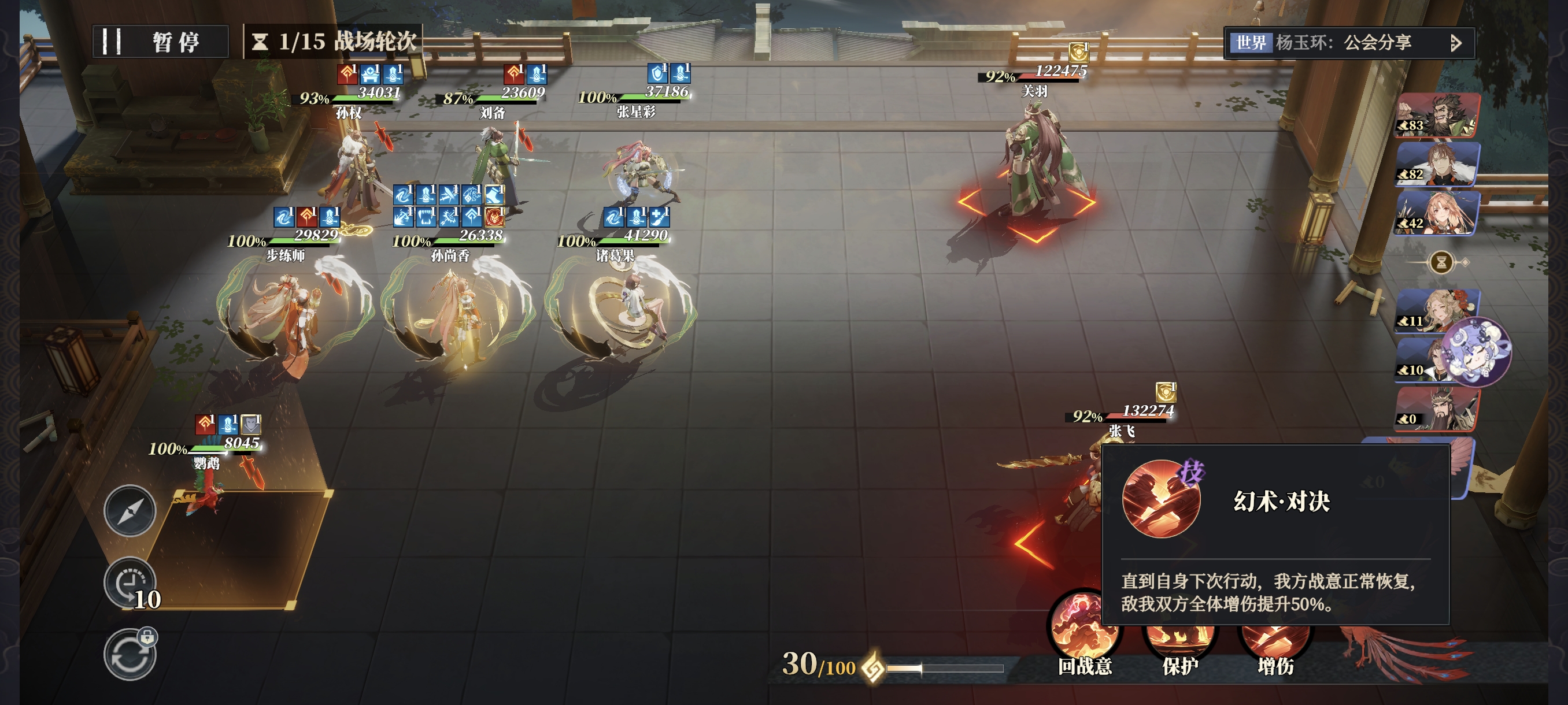The width and height of the screenshot is (1568, 705).
Task: Select turn-order portrait with speed 0
Action: (1437, 409)
